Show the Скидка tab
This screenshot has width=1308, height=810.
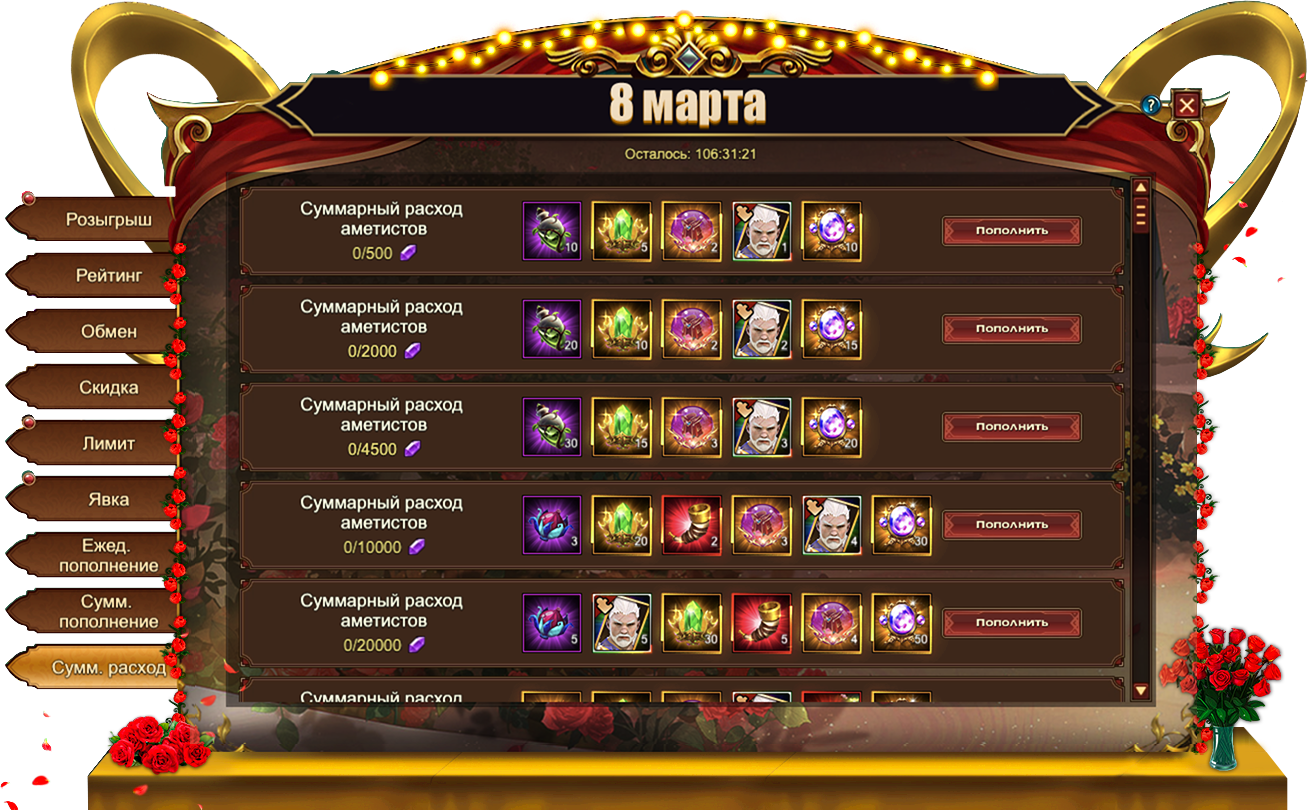pos(108,387)
